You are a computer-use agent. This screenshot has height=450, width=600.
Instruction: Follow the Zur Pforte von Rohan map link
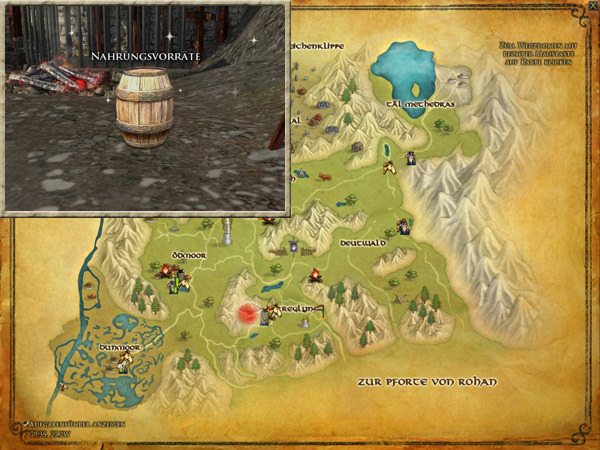point(427,383)
